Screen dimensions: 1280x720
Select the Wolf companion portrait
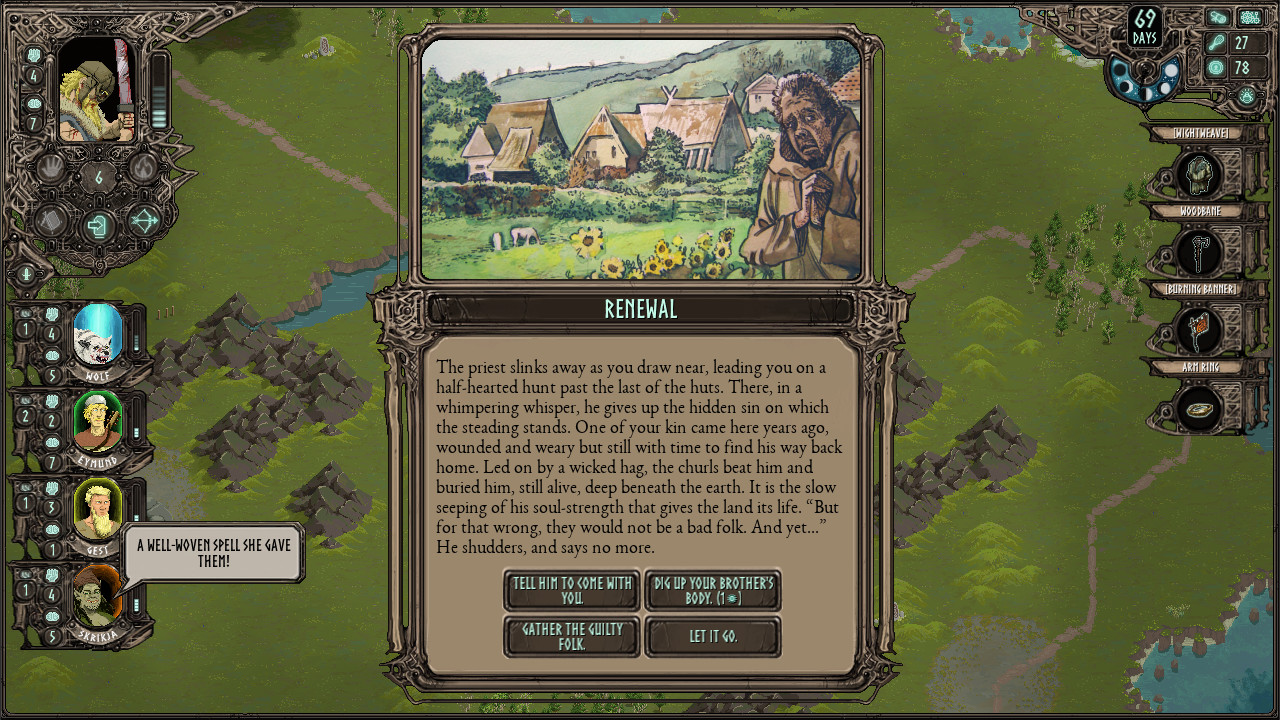(x=98, y=336)
